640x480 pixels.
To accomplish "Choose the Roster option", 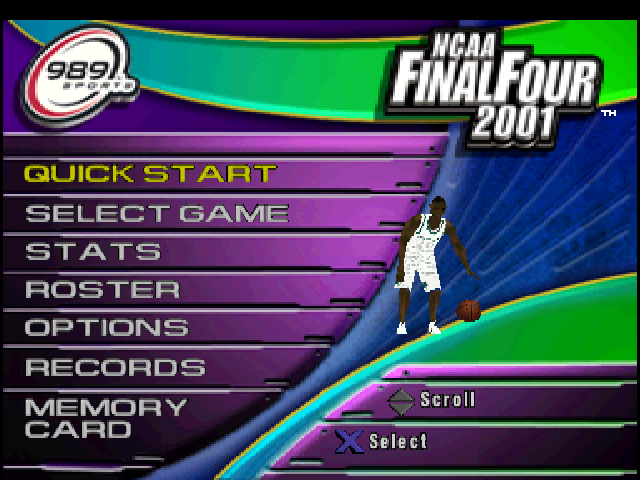I will tap(102, 290).
